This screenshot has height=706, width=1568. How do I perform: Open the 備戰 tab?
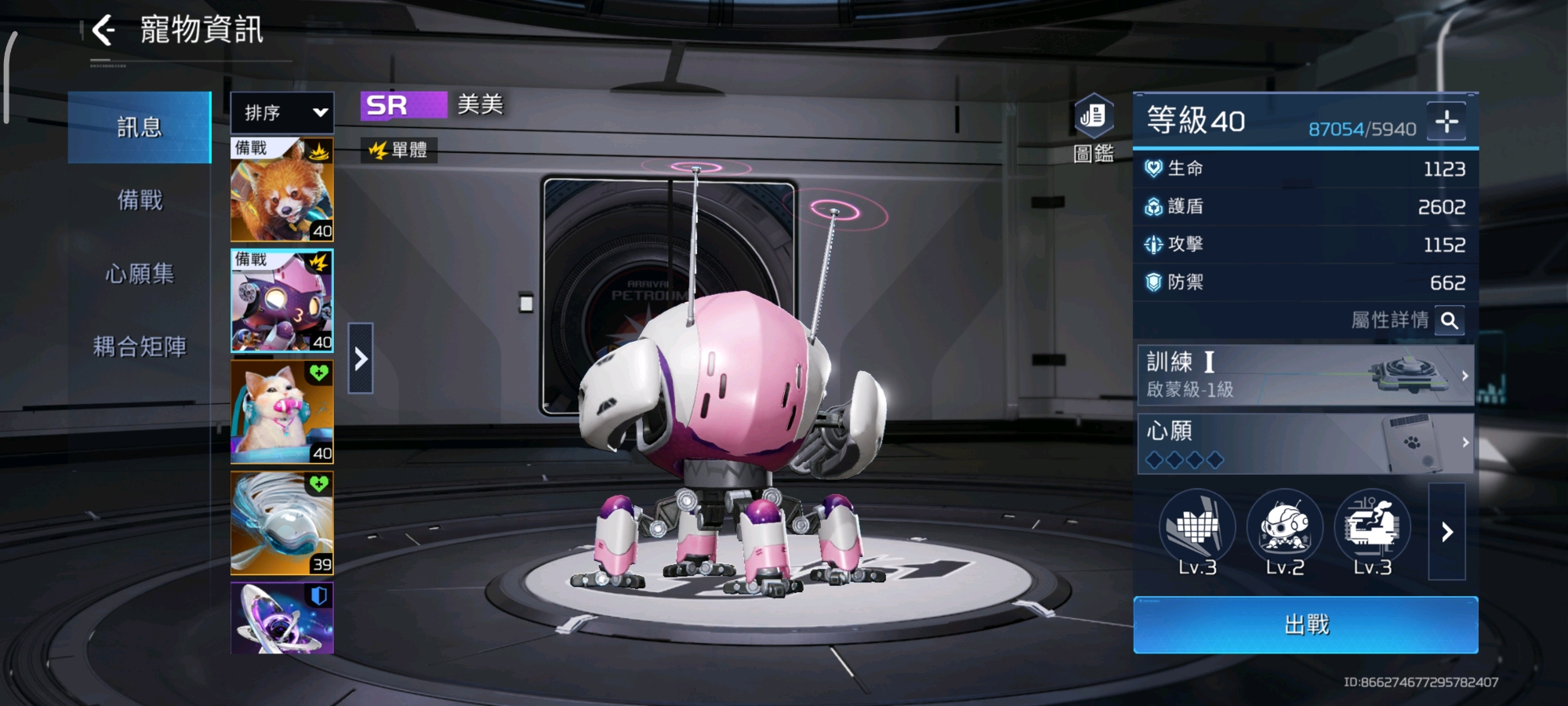[140, 200]
